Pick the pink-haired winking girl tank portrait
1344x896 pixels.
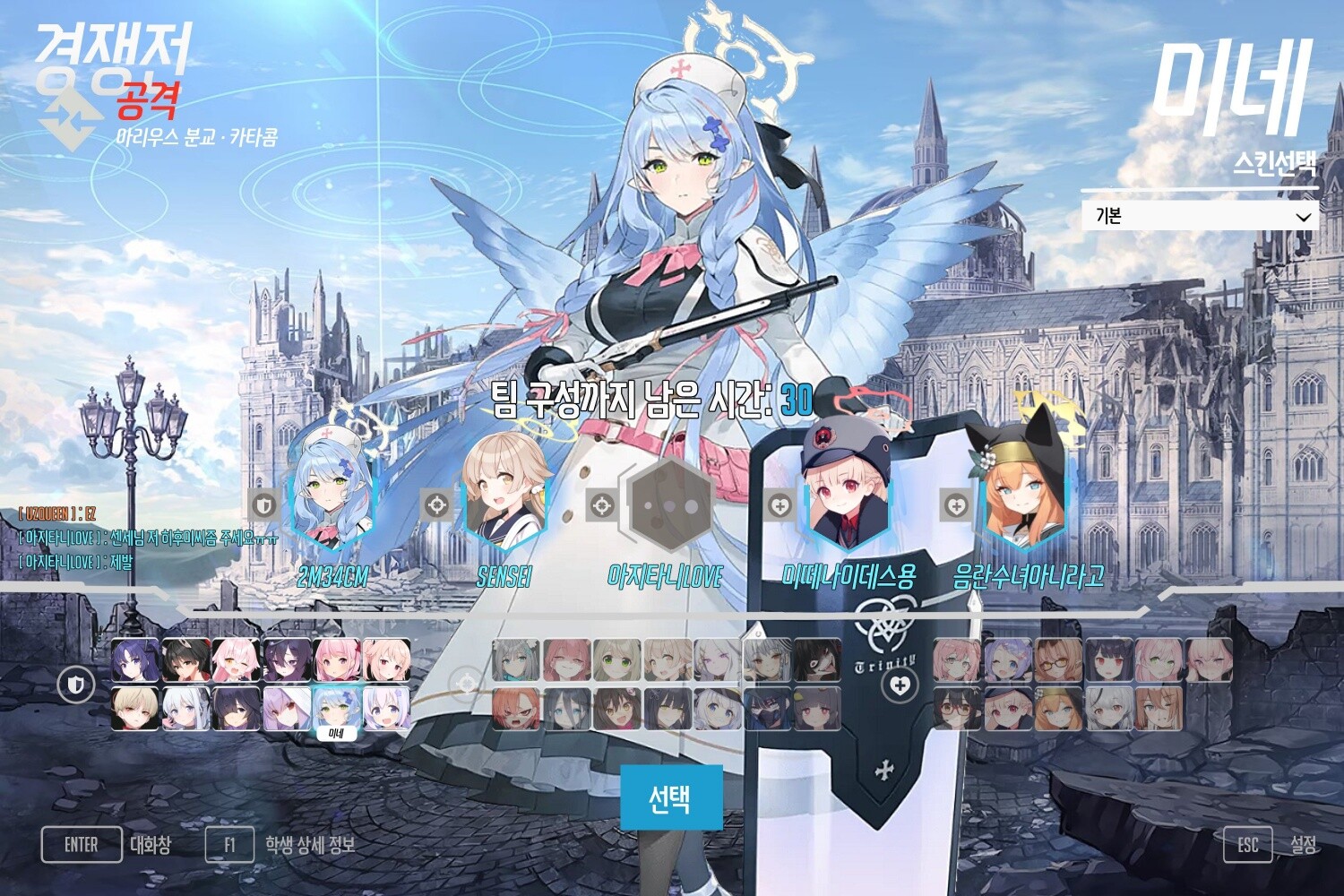click(237, 661)
